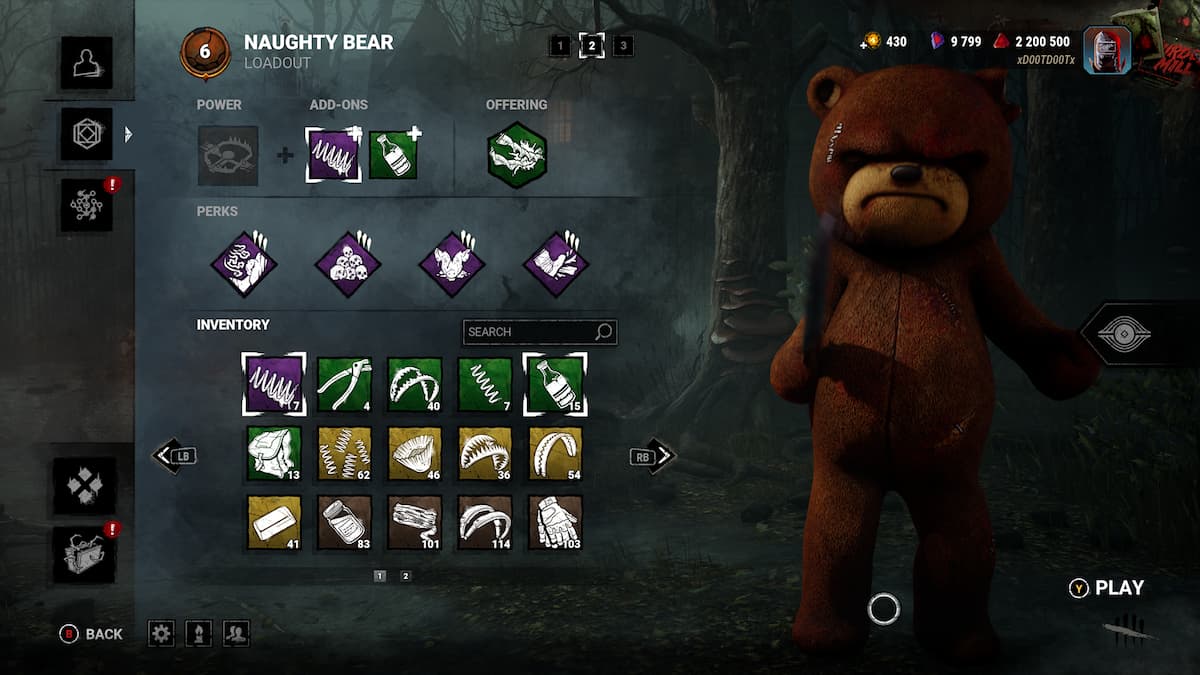Choose the yellow wax brick add-on
Image resolution: width=1200 pixels, height=675 pixels.
(274, 522)
